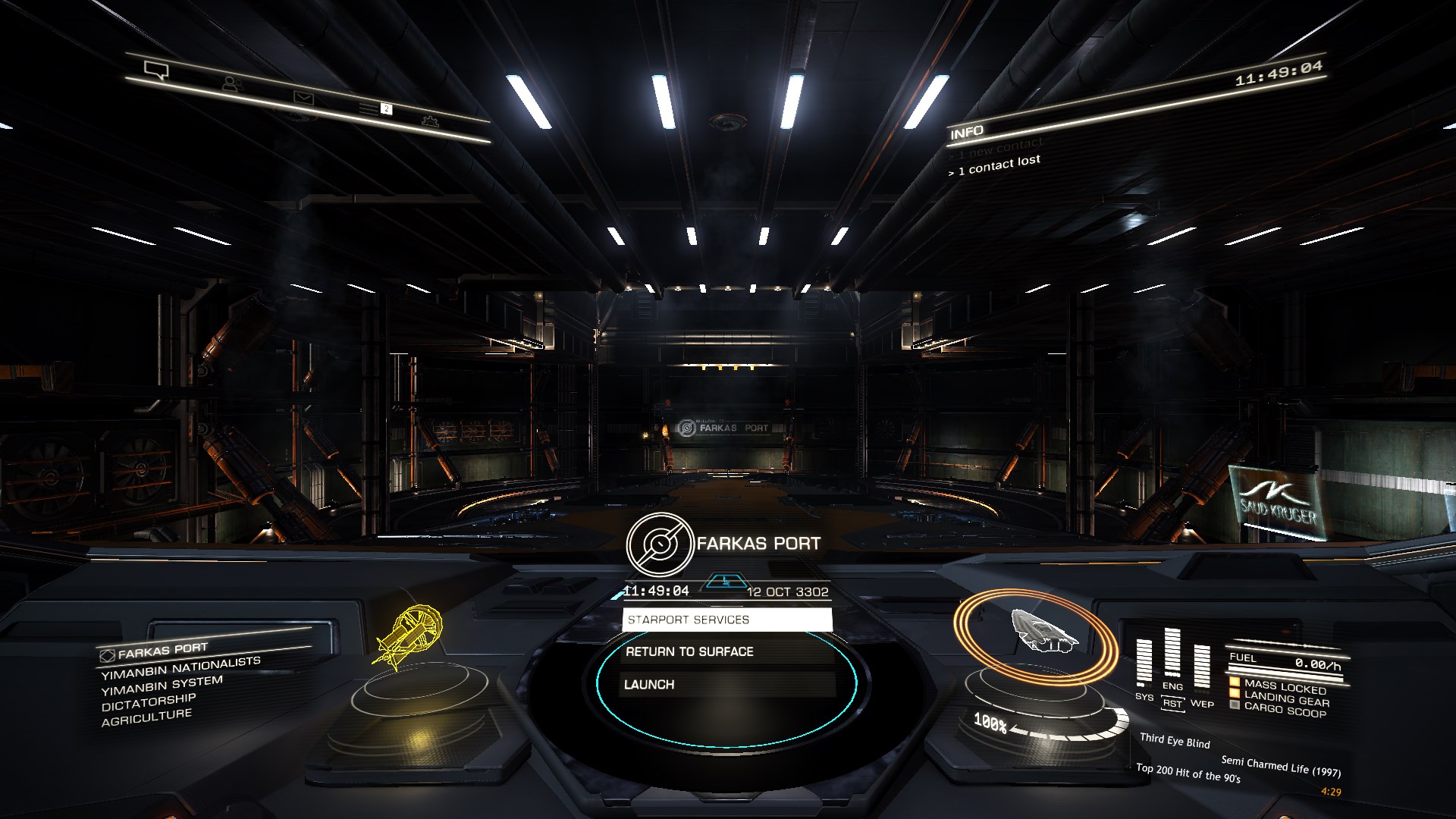Open the gear comms settings tab
Image resolution: width=1456 pixels, height=819 pixels.
[x=430, y=120]
